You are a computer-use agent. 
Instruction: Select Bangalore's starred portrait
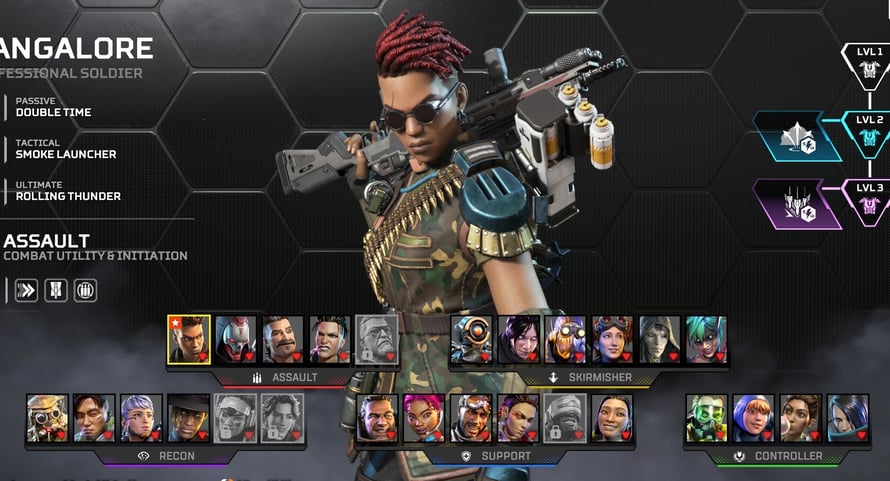point(189,339)
